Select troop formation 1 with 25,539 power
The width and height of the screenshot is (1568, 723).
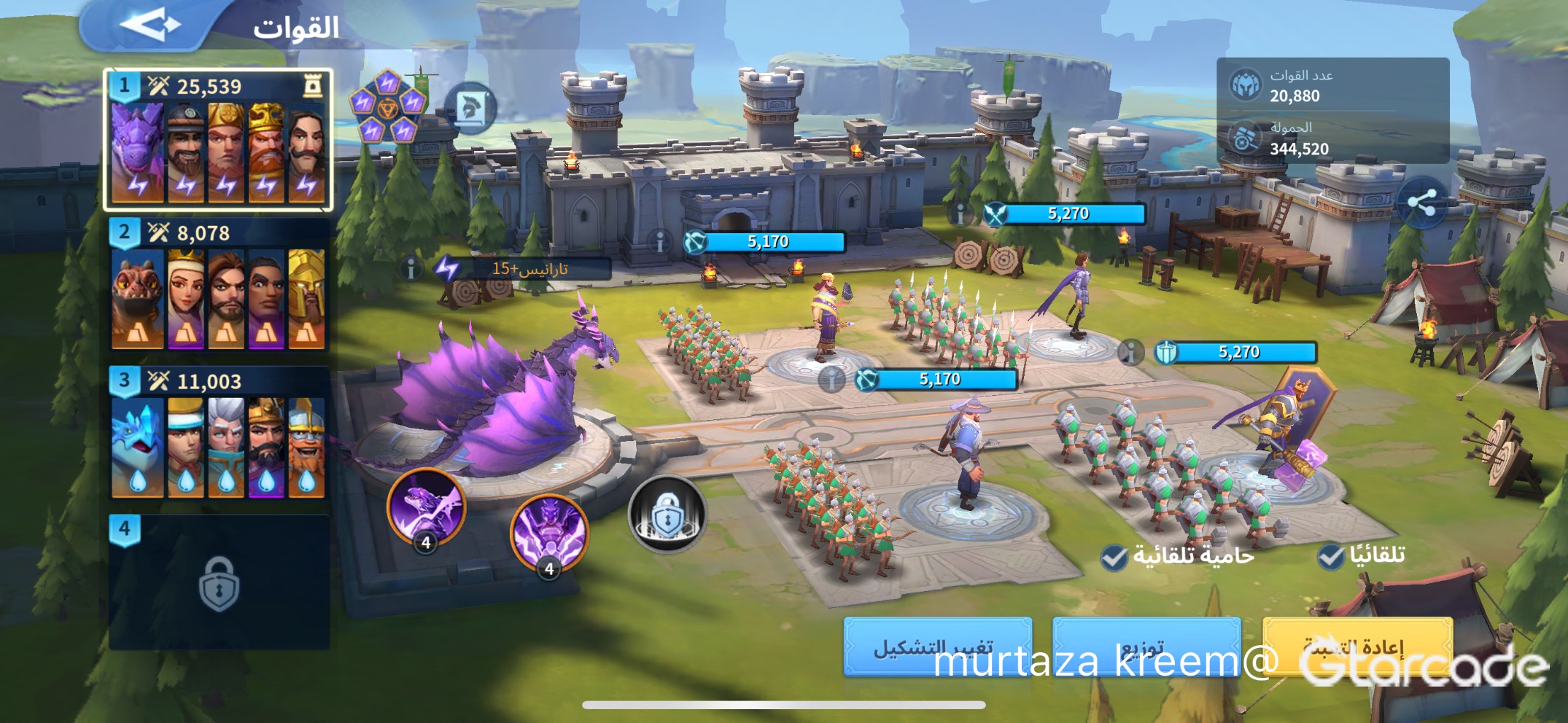click(x=218, y=140)
